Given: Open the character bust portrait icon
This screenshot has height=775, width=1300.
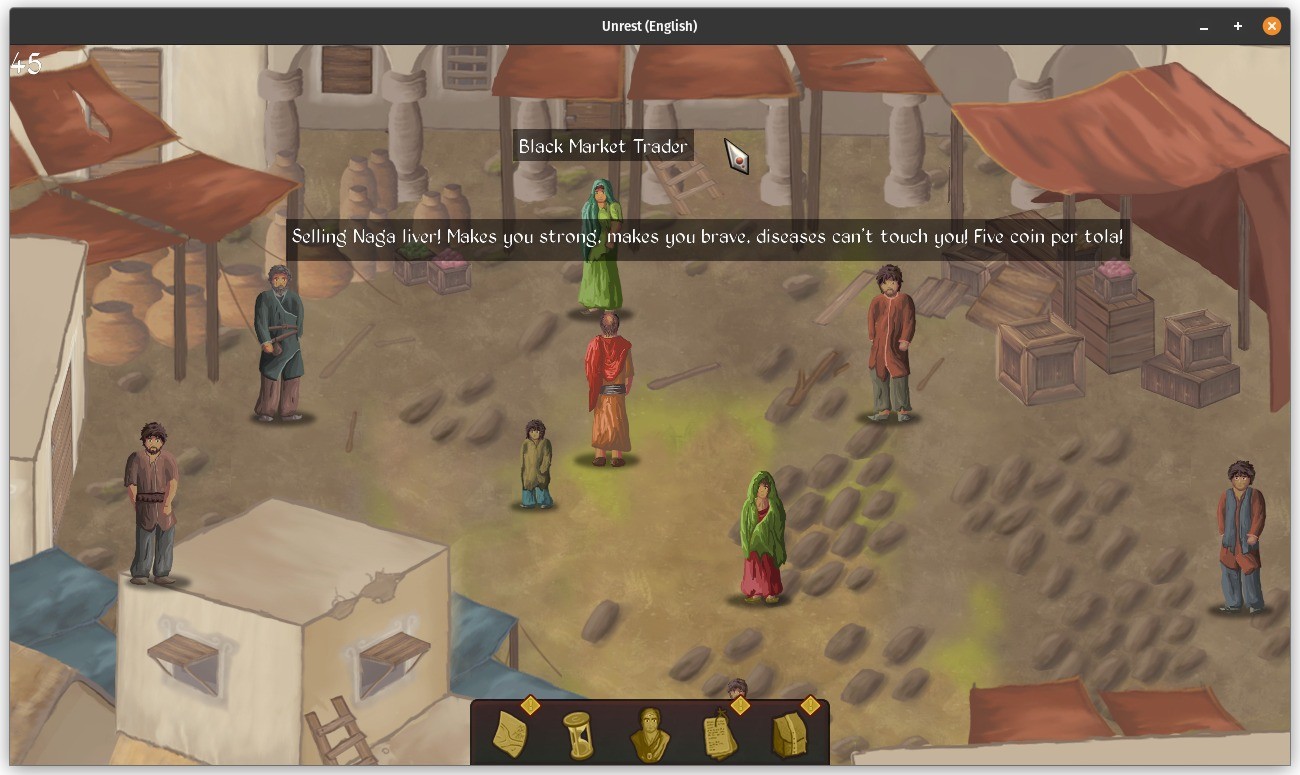Looking at the screenshot, I should pos(649,735).
